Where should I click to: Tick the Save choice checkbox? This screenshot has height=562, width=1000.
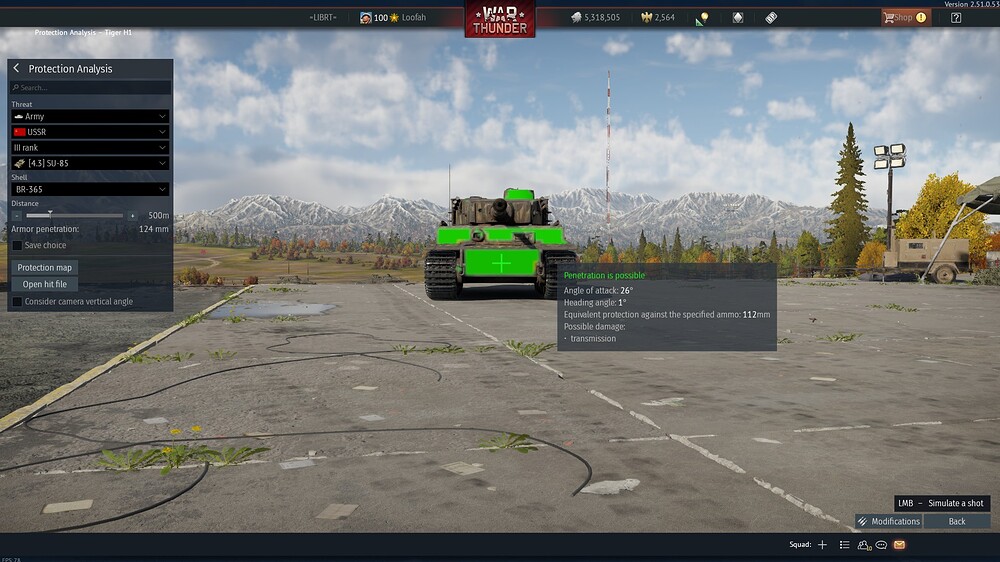point(17,245)
